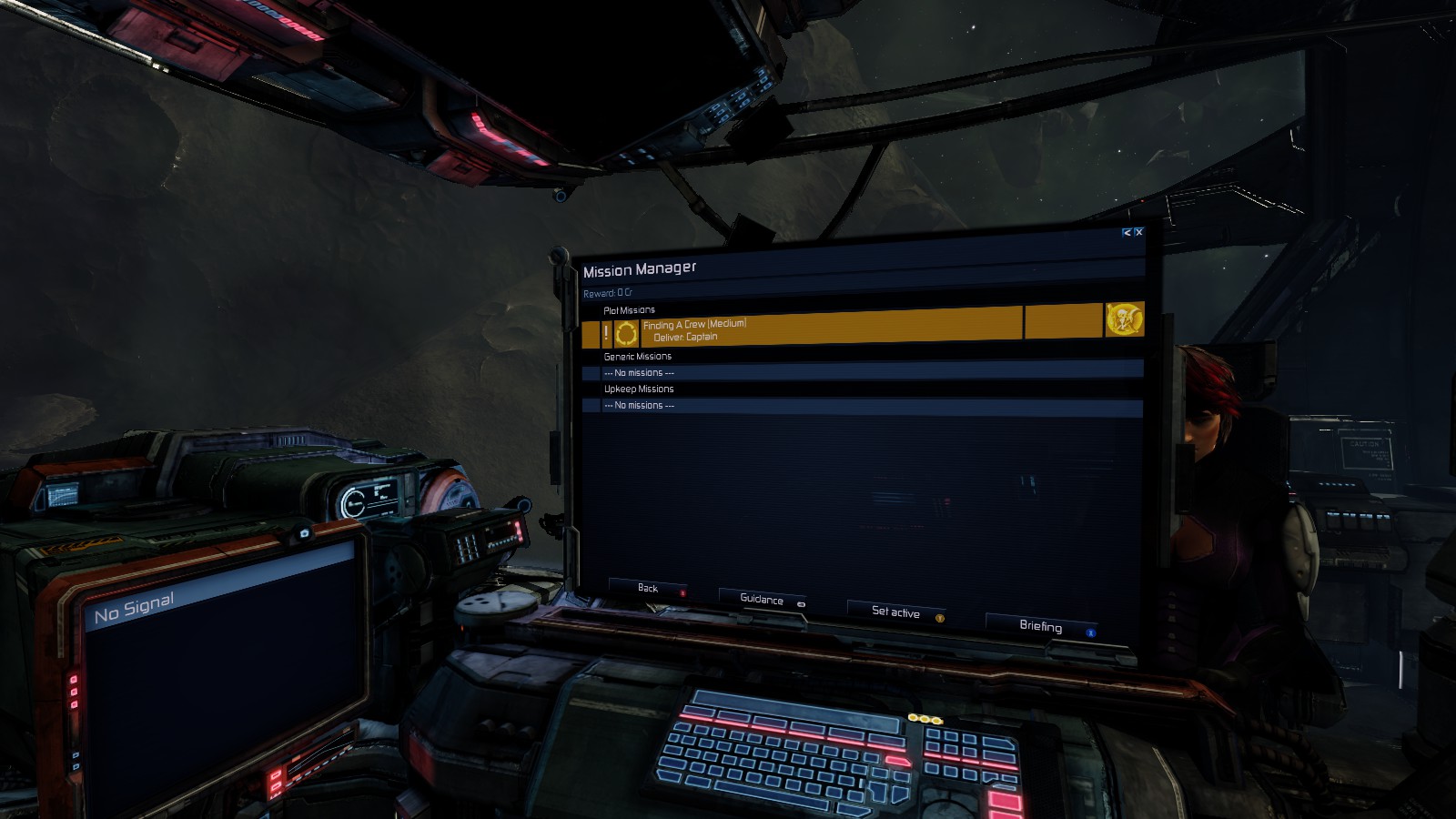Viewport: 1456px width, 819px height.
Task: Set the selected mission active
Action: pyautogui.click(x=895, y=612)
